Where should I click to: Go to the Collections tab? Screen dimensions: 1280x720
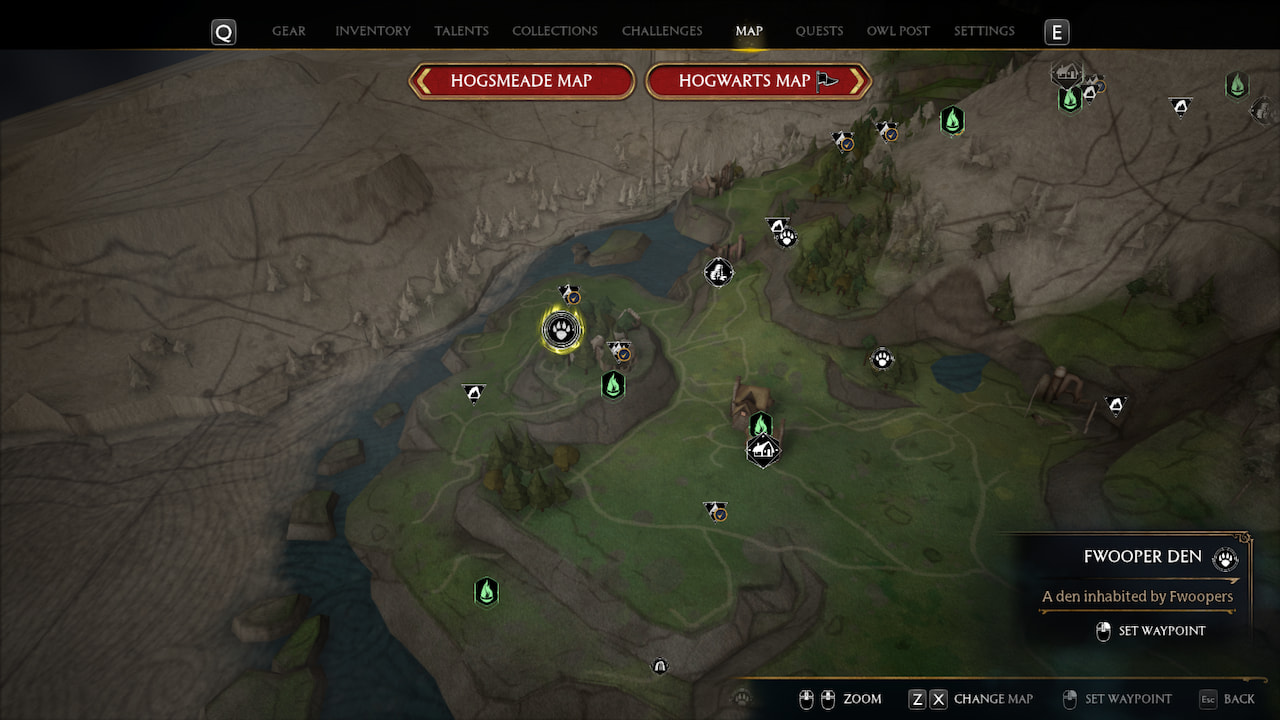click(555, 31)
